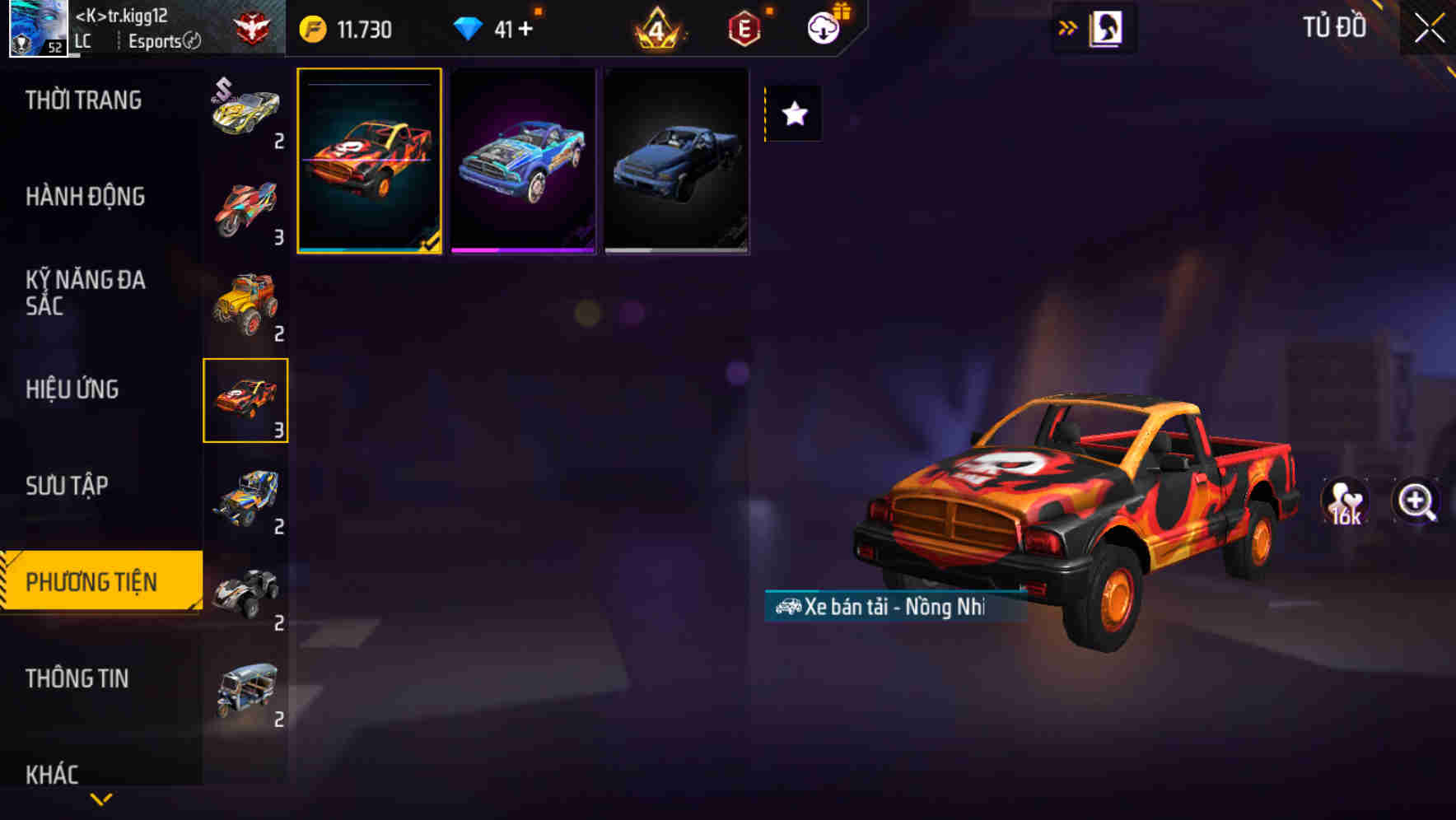Image resolution: width=1456 pixels, height=820 pixels.
Task: Select the blue convertible skin card
Action: 522,161
